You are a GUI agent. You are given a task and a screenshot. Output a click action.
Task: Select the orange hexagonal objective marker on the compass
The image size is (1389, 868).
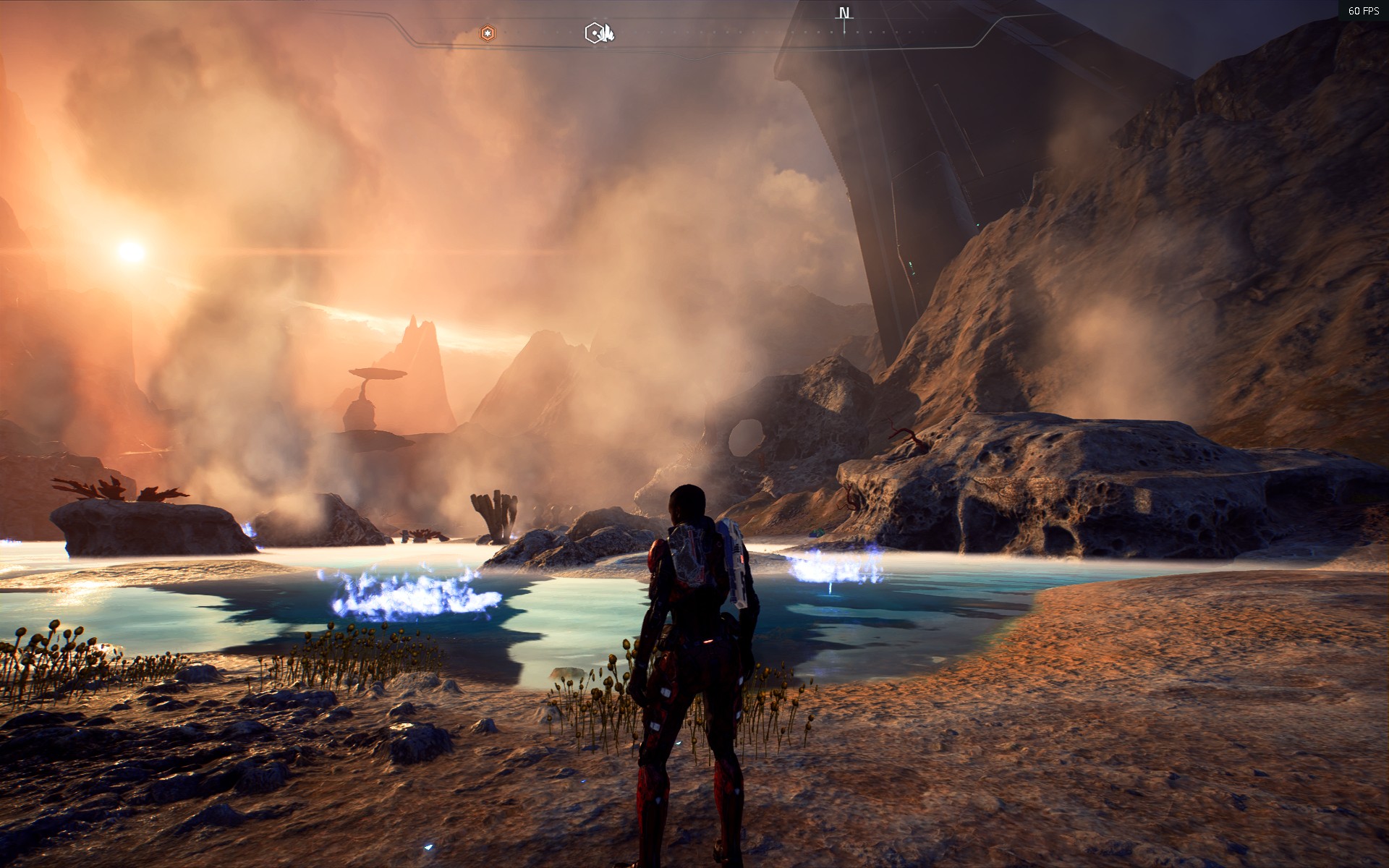coord(487,33)
